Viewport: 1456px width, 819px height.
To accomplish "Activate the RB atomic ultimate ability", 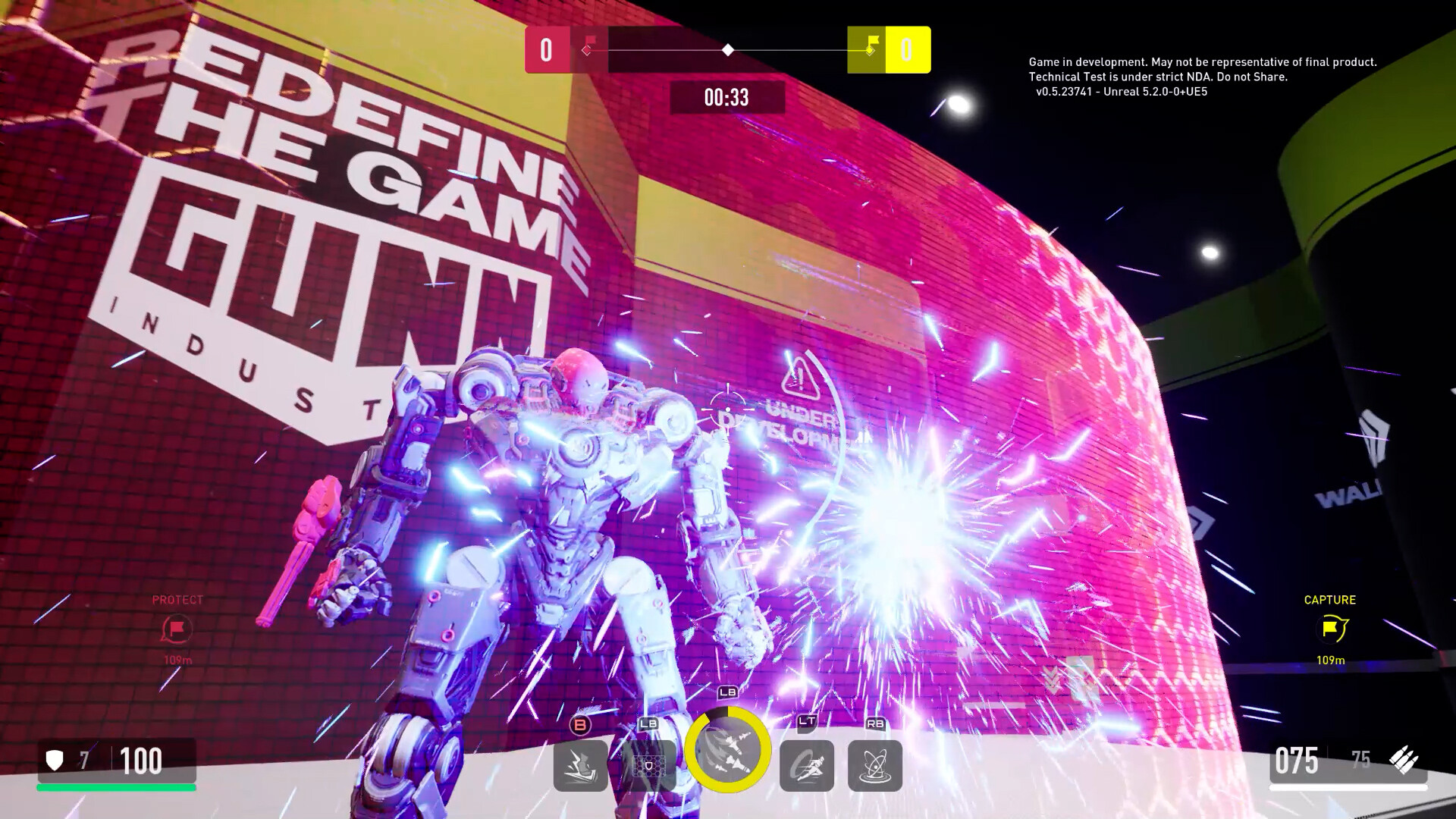I will pos(875,766).
